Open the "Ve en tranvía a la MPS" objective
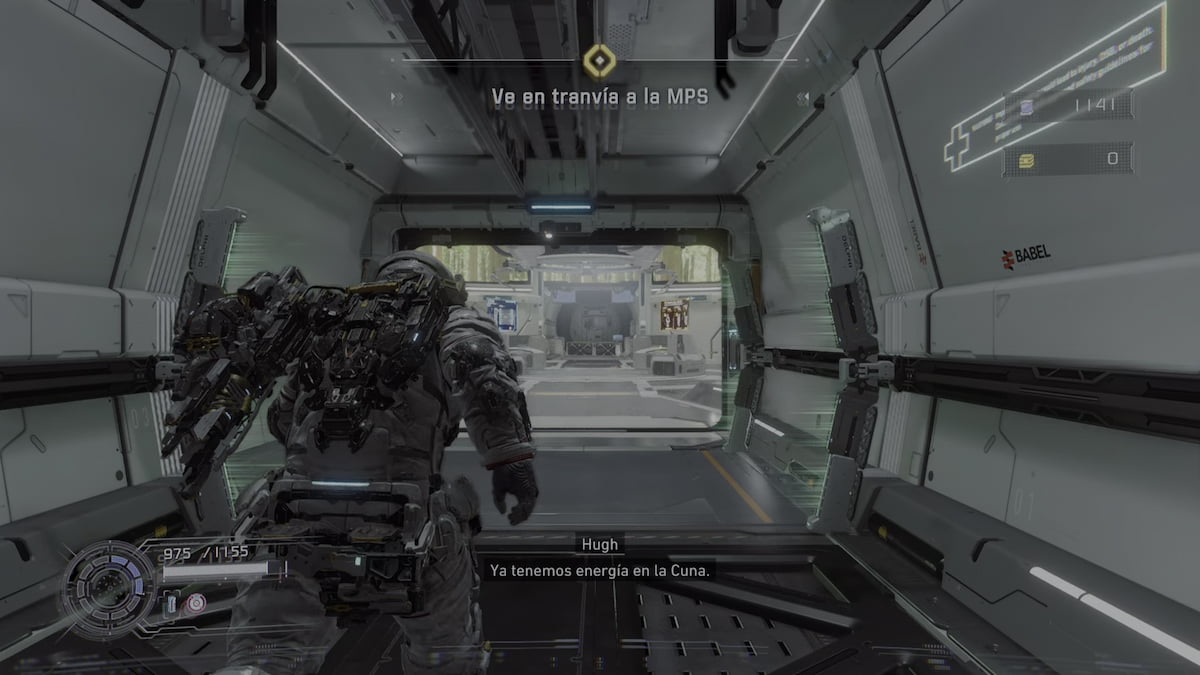Screen dimensions: 1200x675 tap(599, 98)
